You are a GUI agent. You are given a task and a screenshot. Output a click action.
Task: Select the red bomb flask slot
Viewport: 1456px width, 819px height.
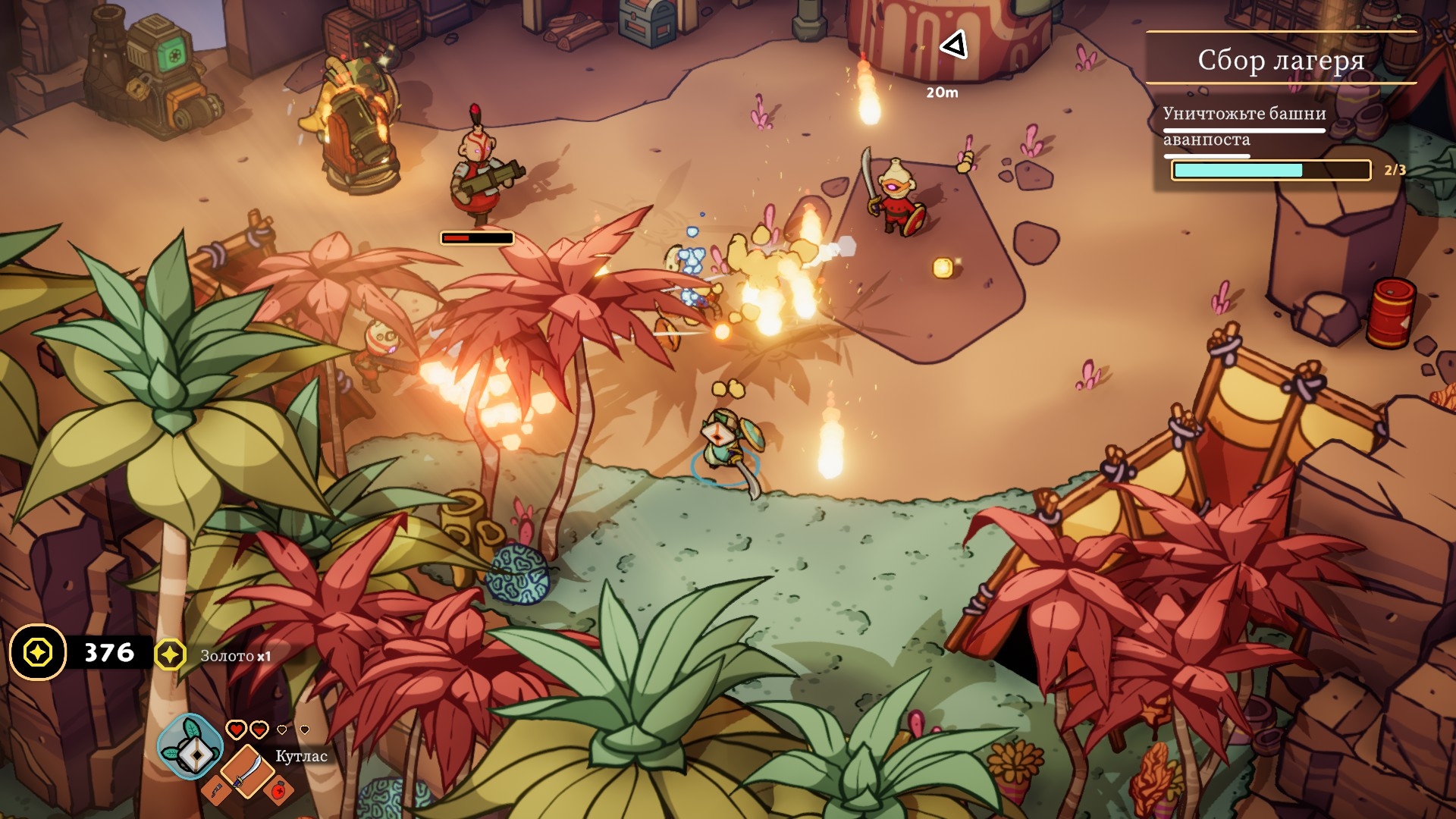point(280,790)
